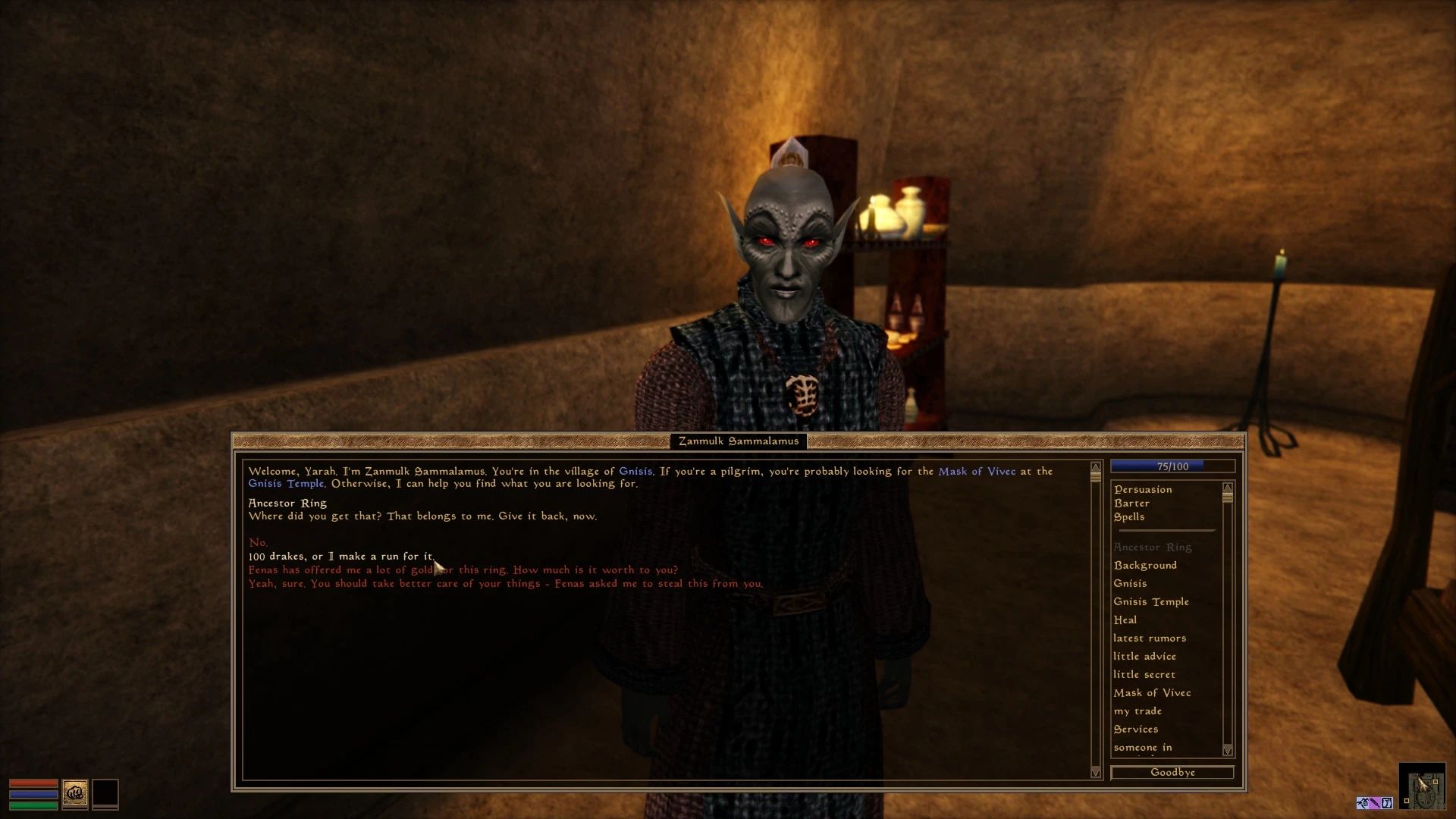Click the moon phase indicator icon

pos(1387,802)
